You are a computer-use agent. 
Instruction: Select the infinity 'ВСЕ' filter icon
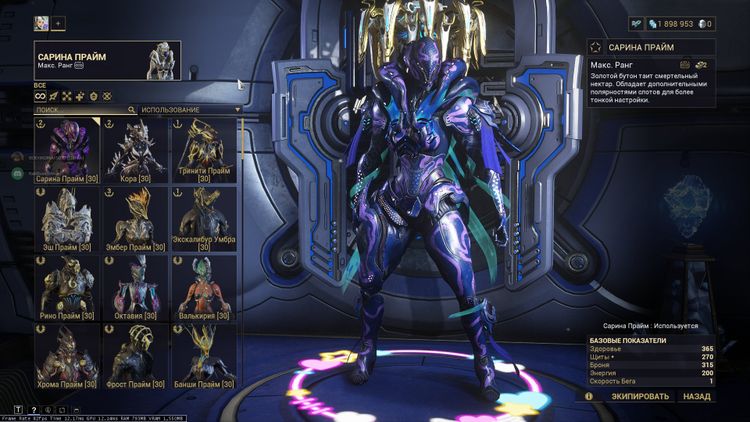(39, 97)
